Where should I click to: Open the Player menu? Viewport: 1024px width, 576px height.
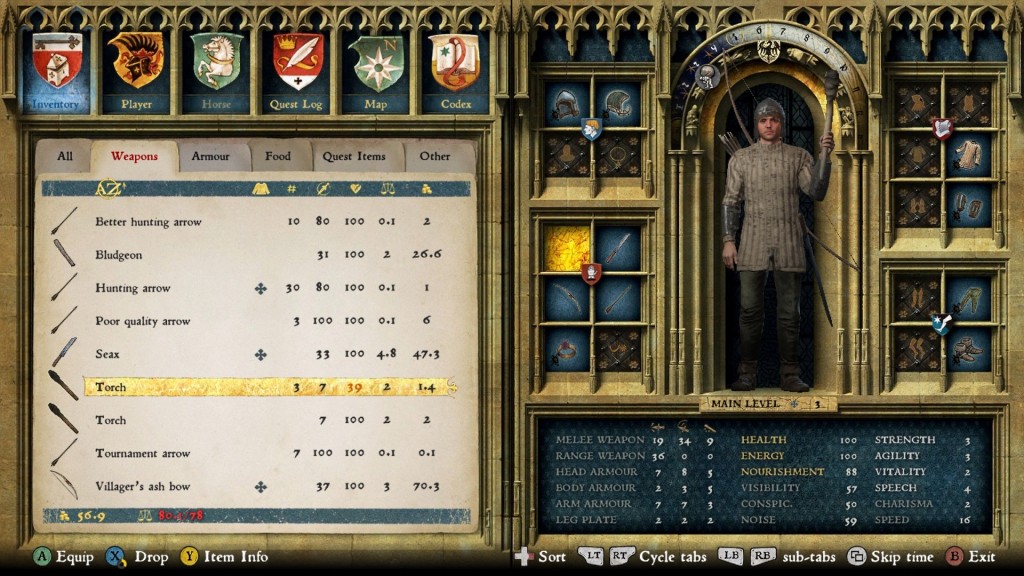point(136,70)
